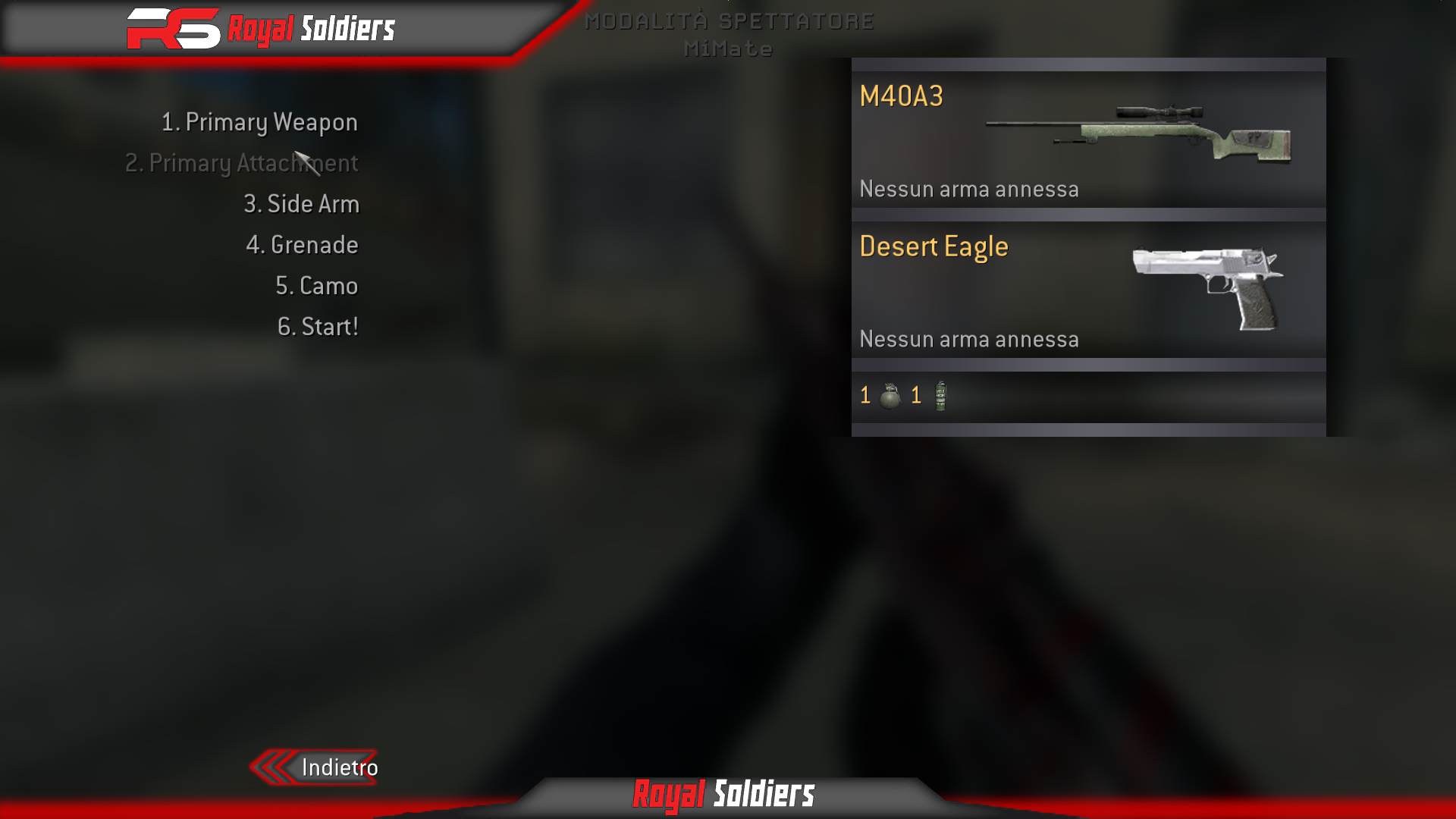Select the frag grenade icon
The image size is (1456, 819).
(892, 394)
